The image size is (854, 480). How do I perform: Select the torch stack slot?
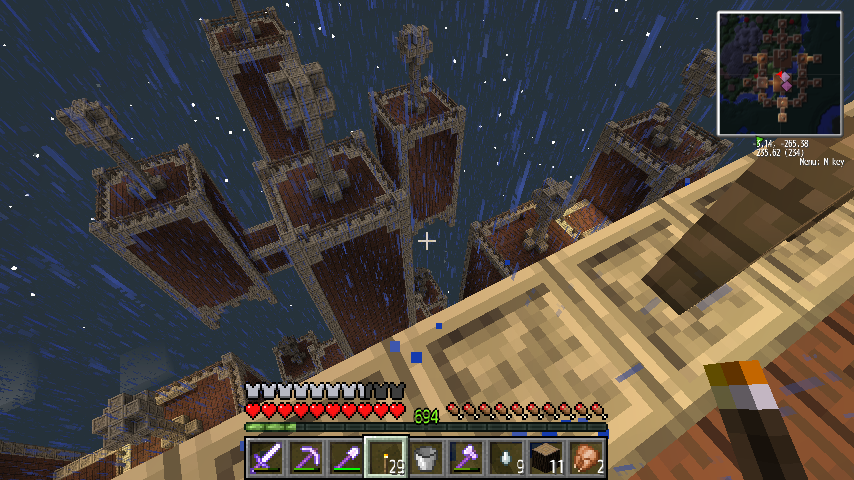pos(385,459)
